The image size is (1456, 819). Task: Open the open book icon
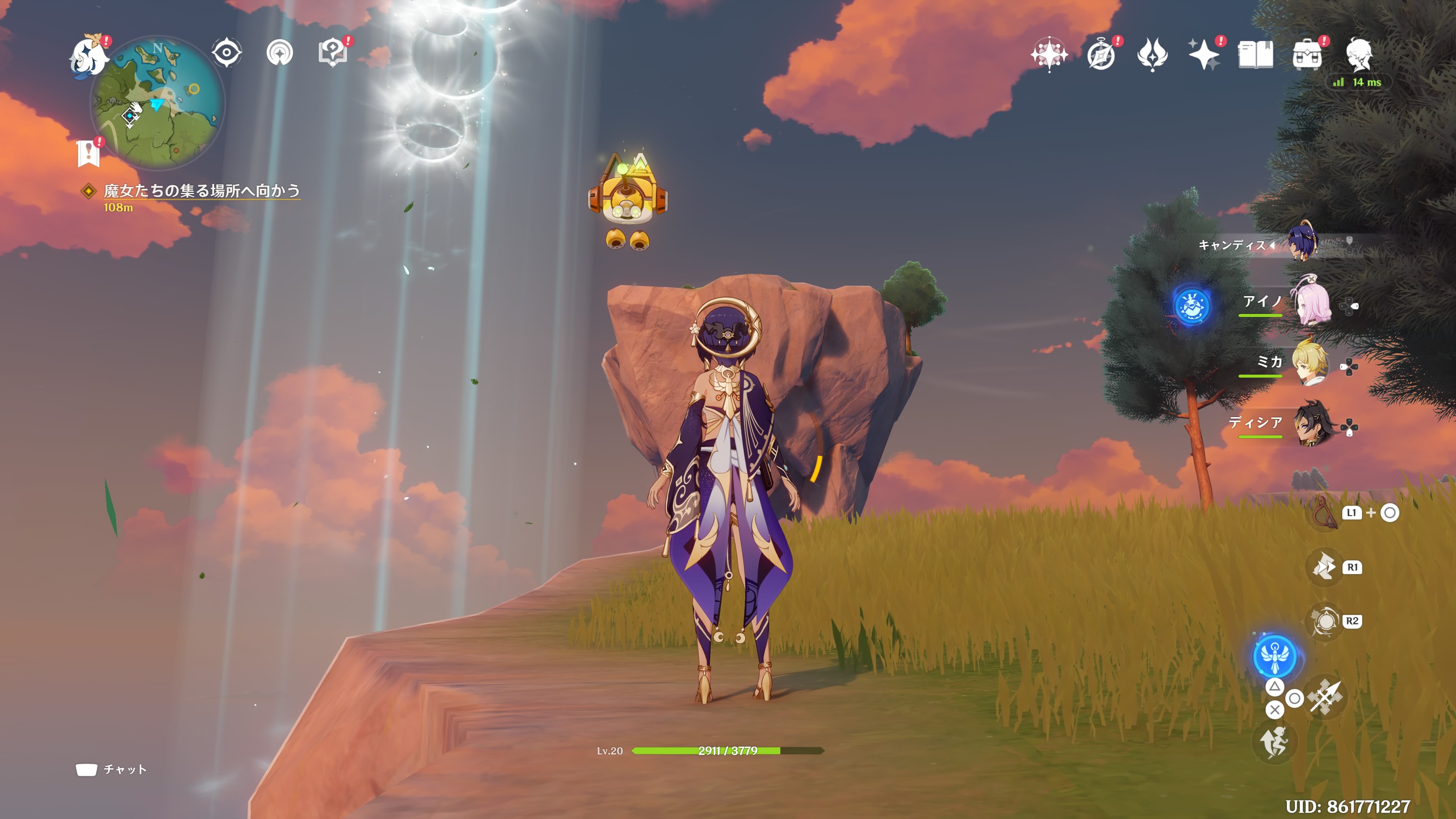(x=1255, y=55)
